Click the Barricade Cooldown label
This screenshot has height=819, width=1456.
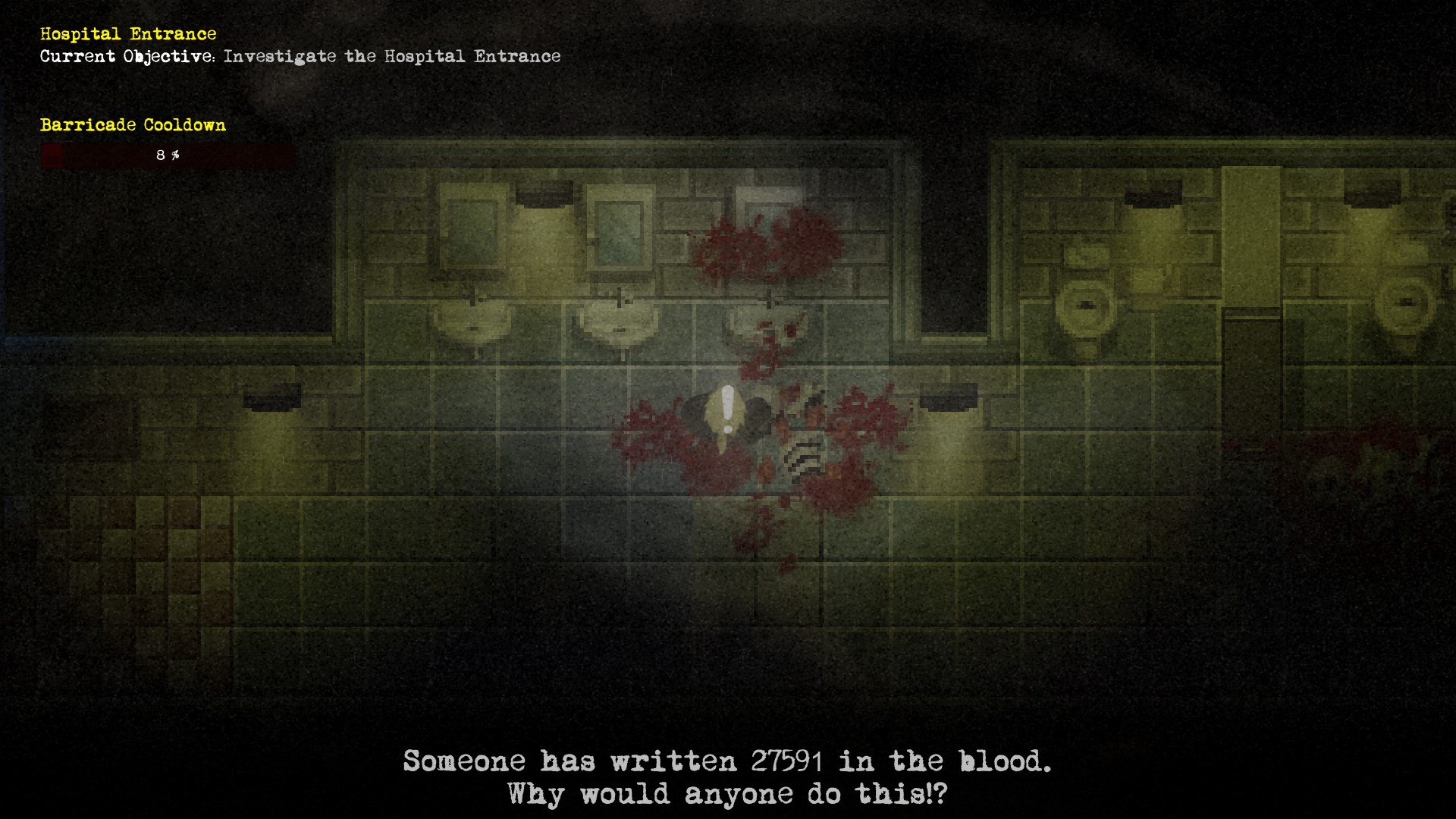(x=133, y=124)
